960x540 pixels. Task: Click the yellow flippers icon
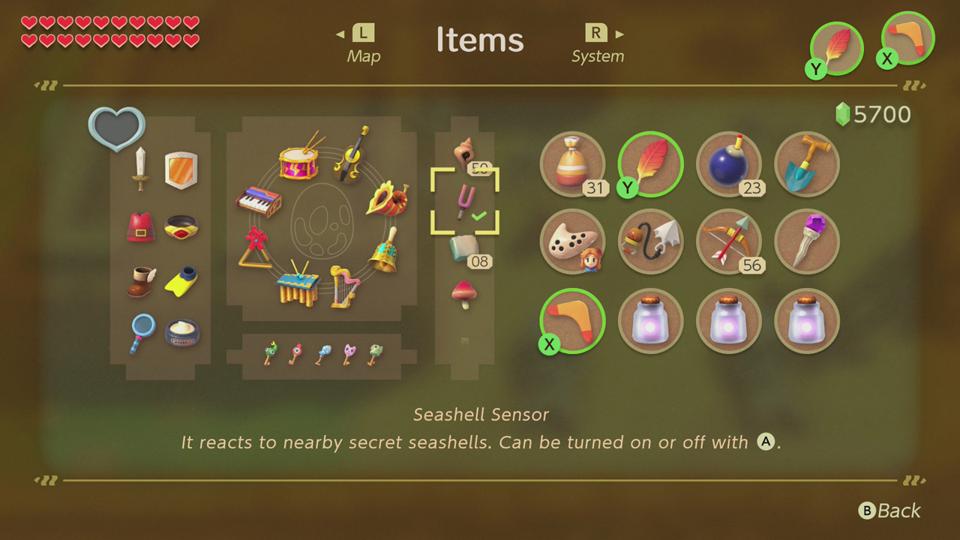point(181,282)
